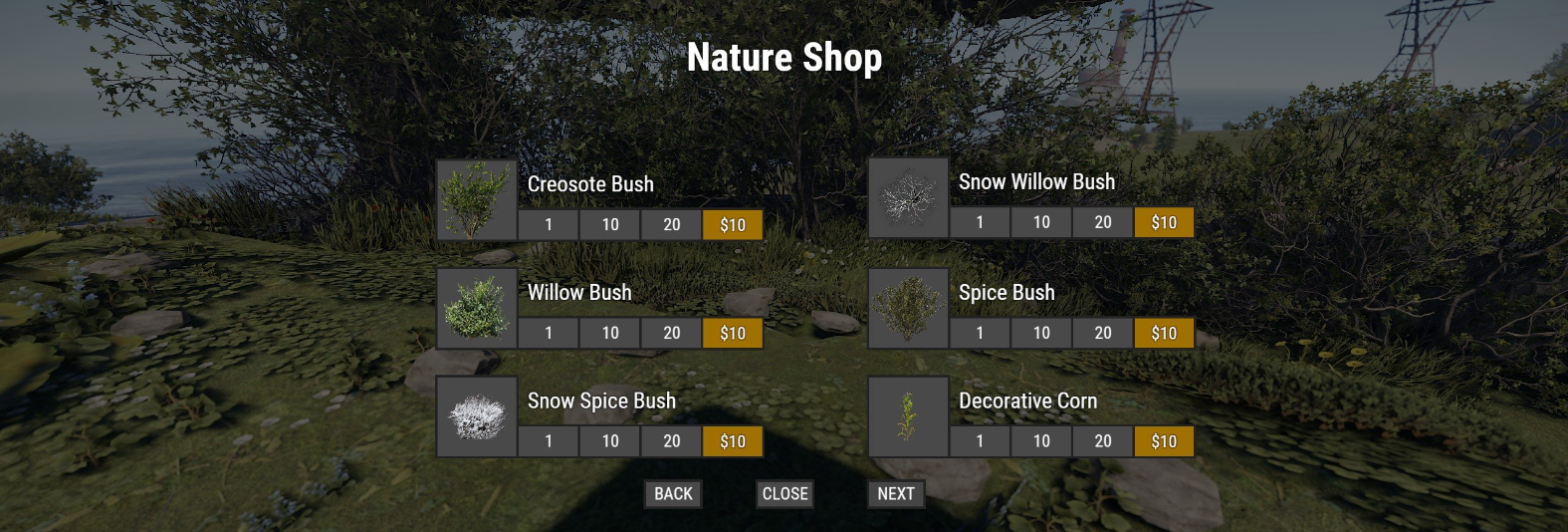Buy 1 Creosote Bush
Viewport: 1568px width, 532px height.
549,225
